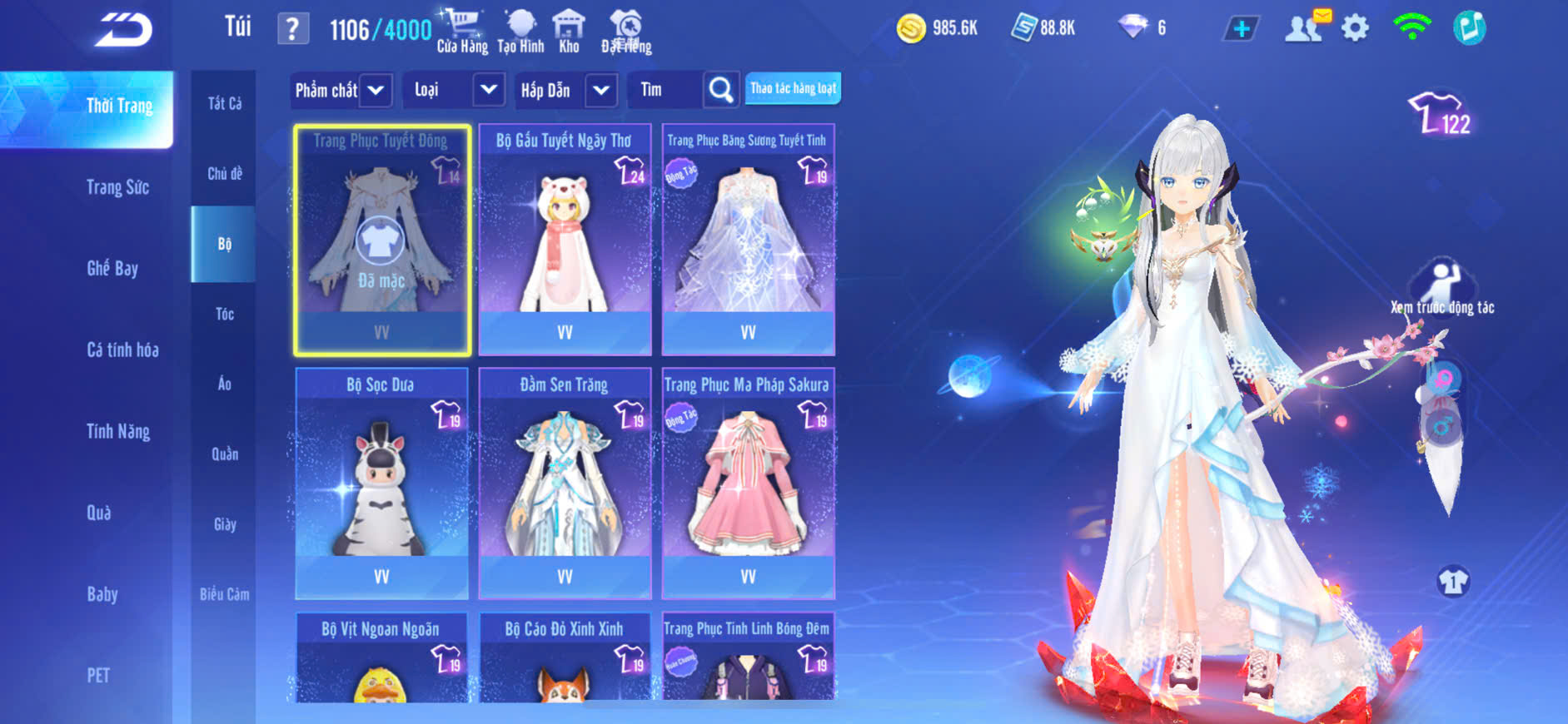Screen dimensions: 1568x724
Task: Open the Tạo Hình styling menu
Action: [520, 32]
